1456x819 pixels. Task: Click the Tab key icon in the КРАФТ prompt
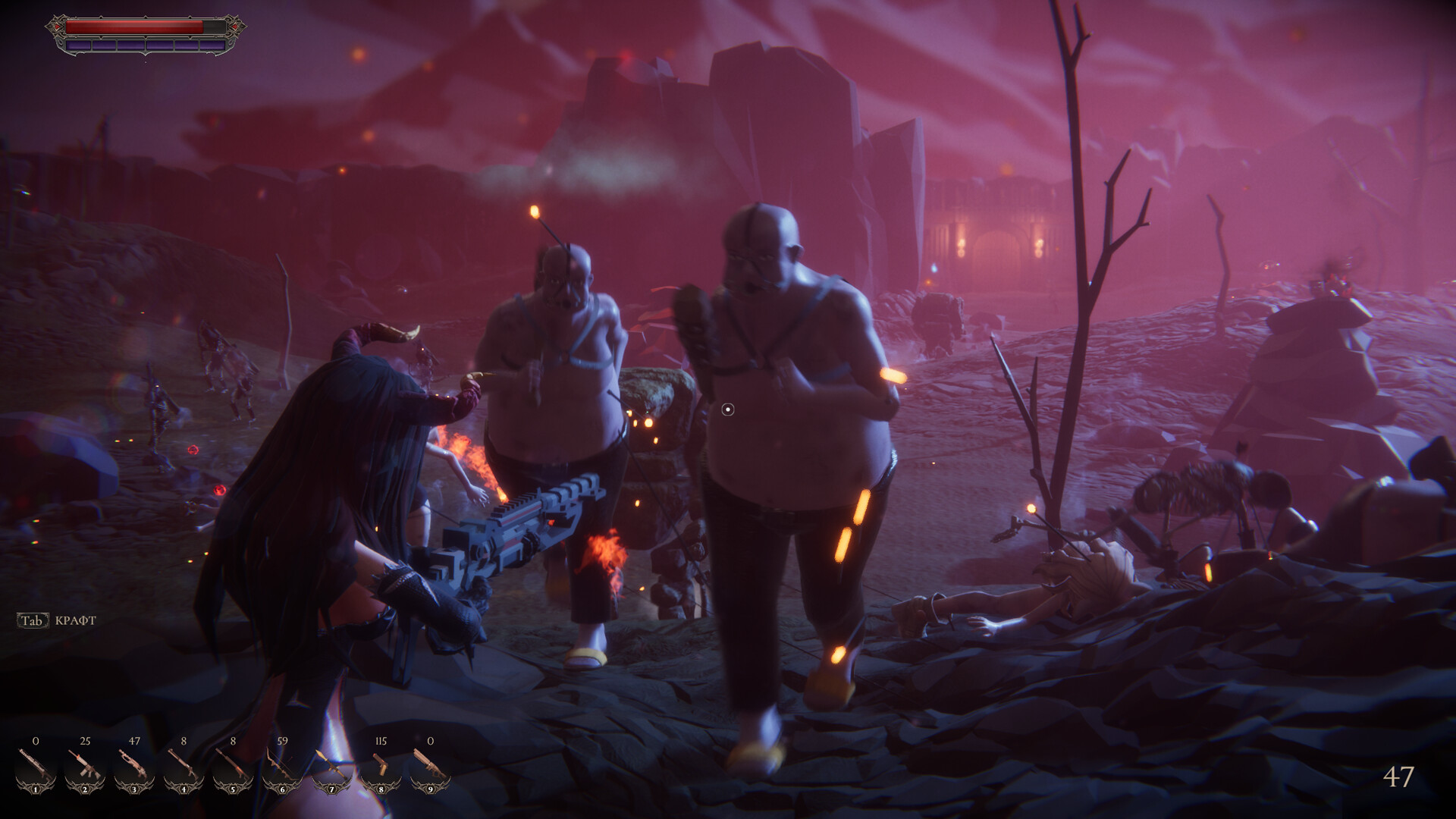tap(31, 620)
